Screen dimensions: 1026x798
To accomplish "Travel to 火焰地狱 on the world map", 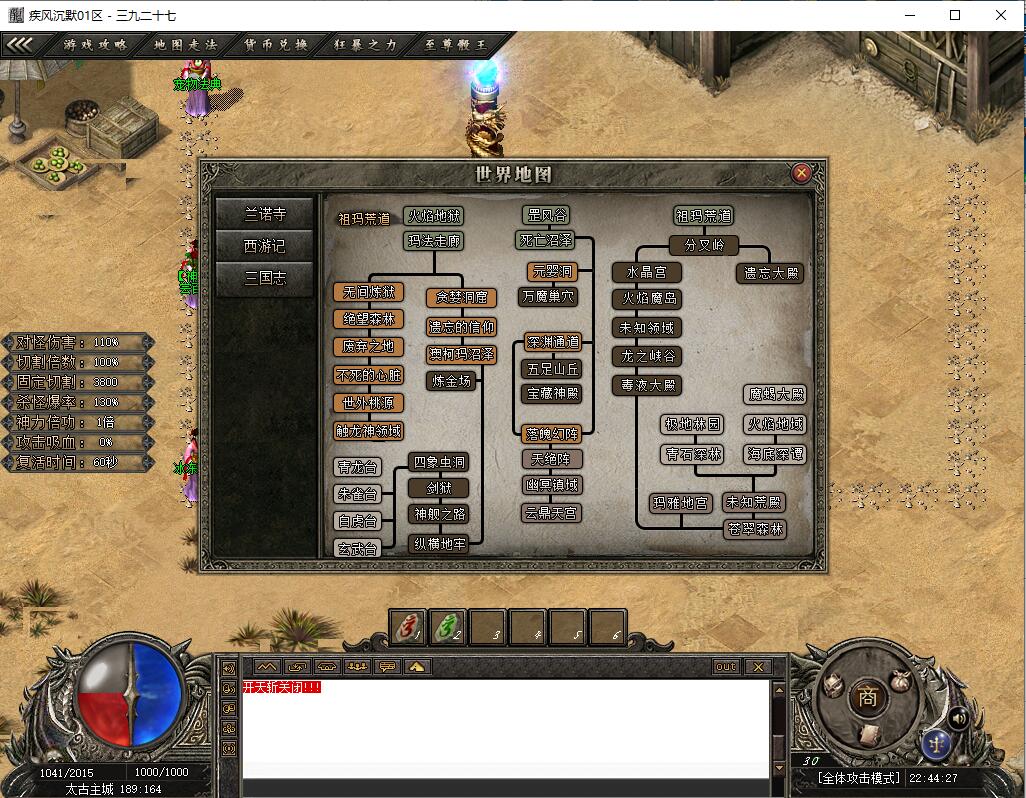I will [434, 216].
